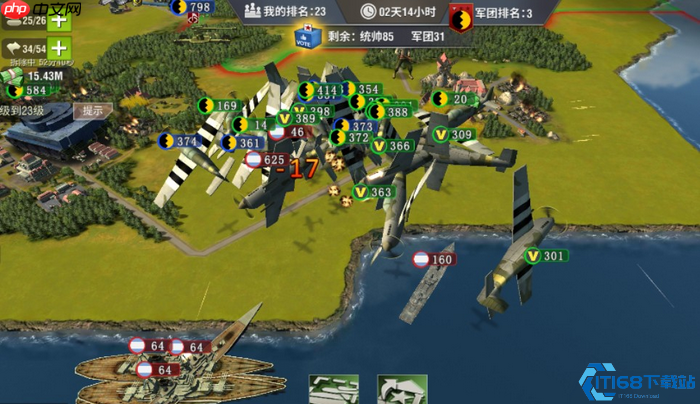Select the allied V unit marker showing 301

[x=547, y=256]
